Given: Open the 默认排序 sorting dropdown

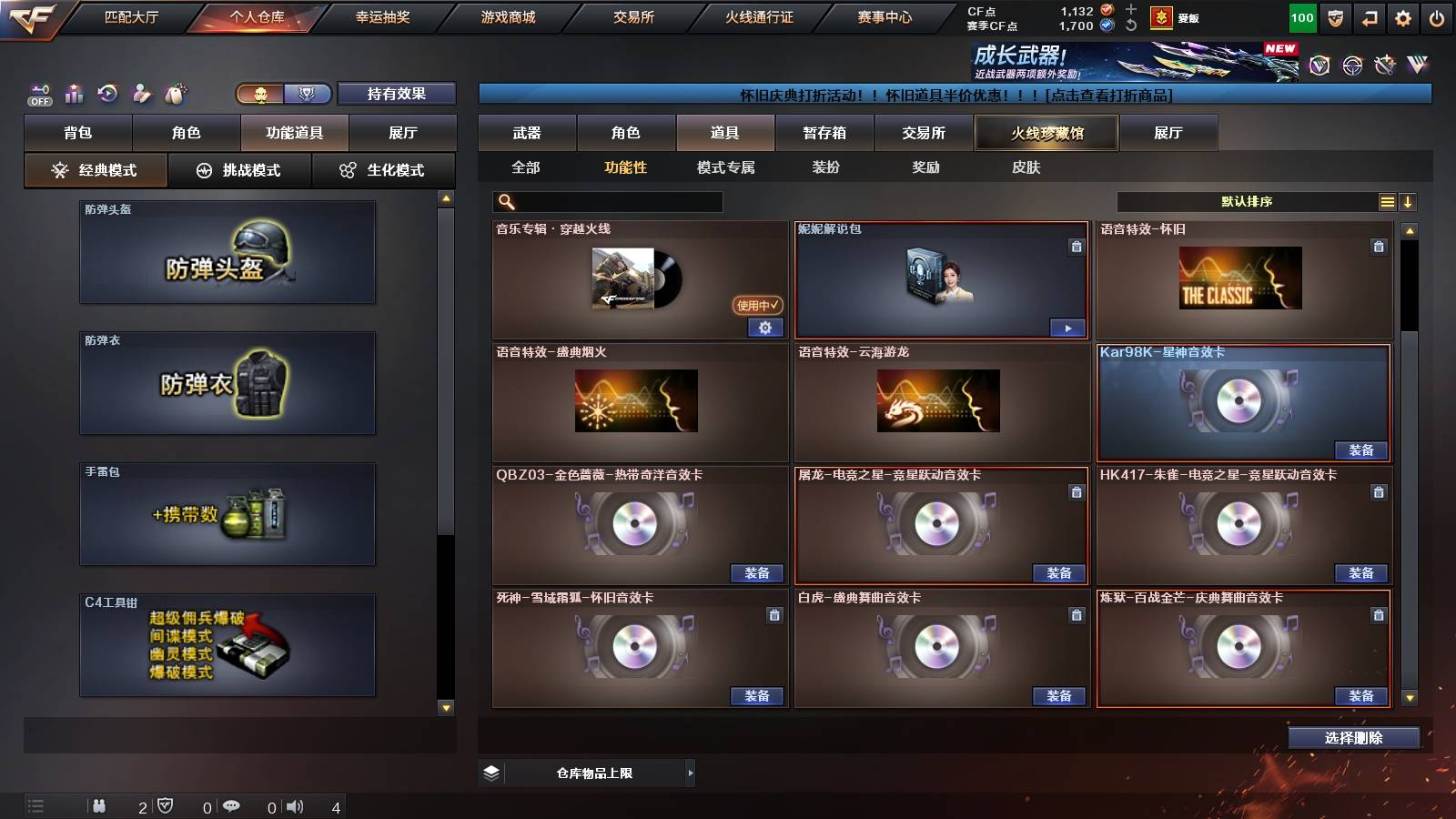Looking at the screenshot, I should (1247, 201).
